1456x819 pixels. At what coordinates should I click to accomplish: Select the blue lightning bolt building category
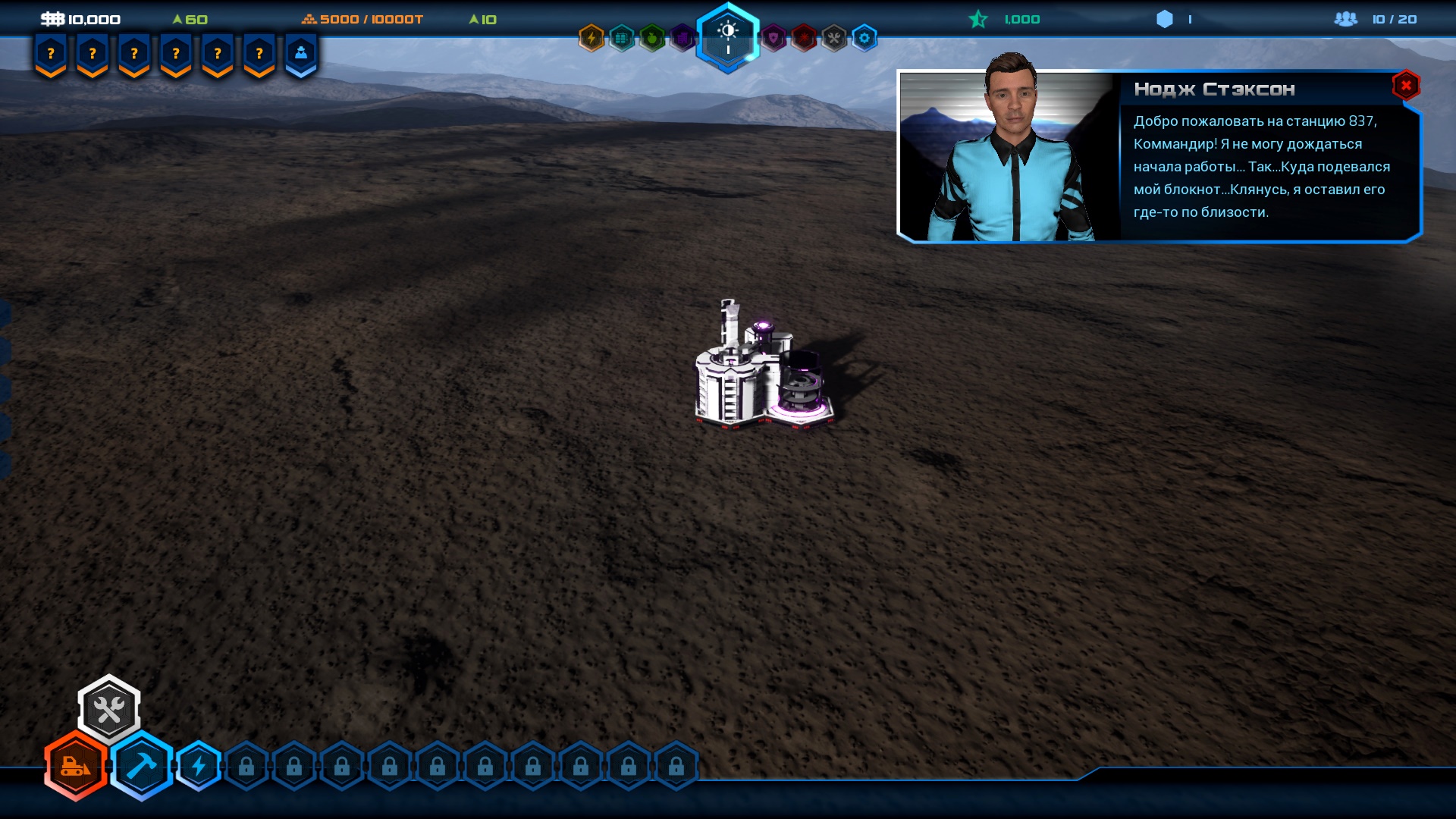[x=199, y=766]
